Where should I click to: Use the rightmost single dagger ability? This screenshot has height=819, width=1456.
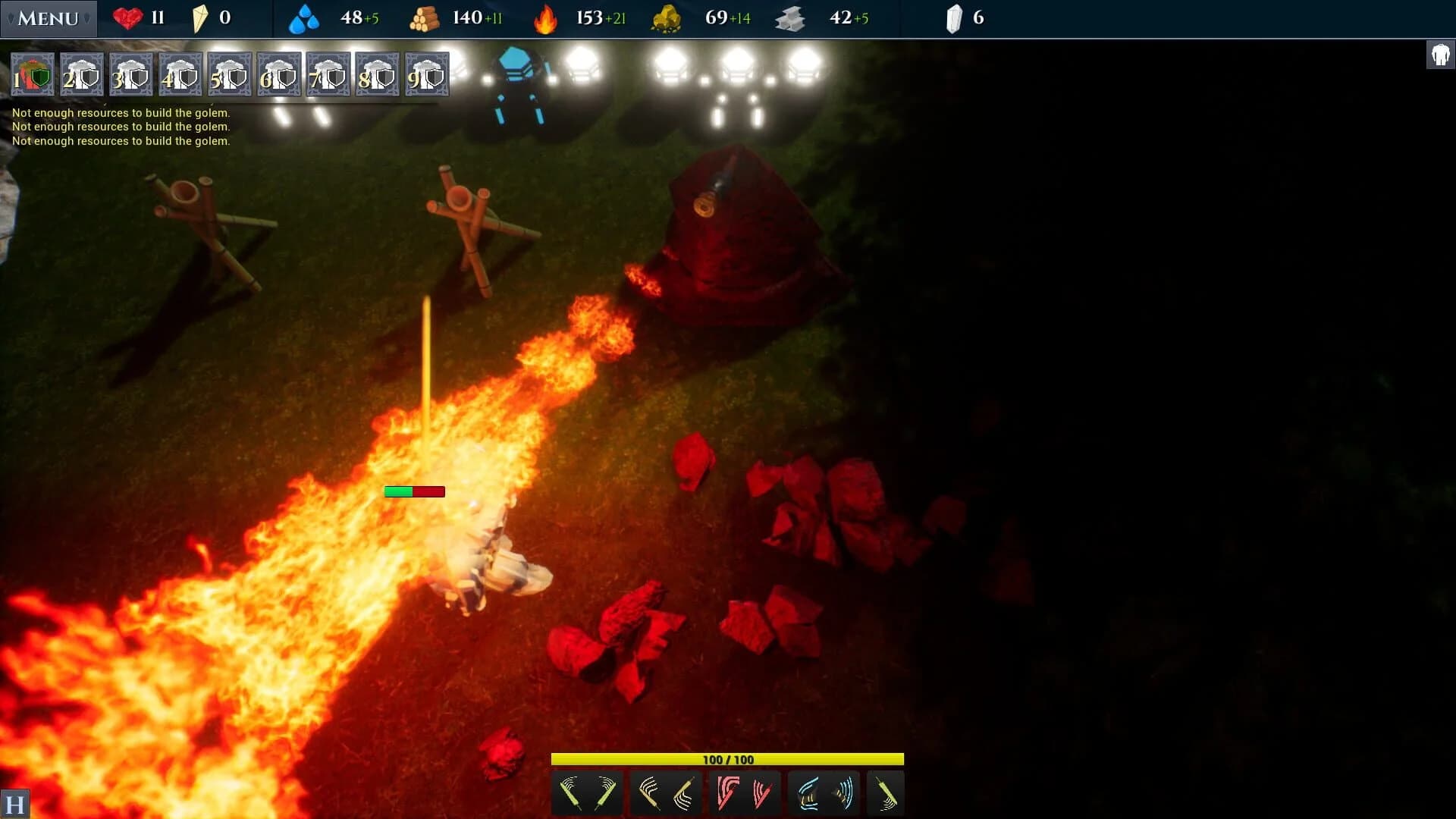pyautogui.click(x=885, y=793)
